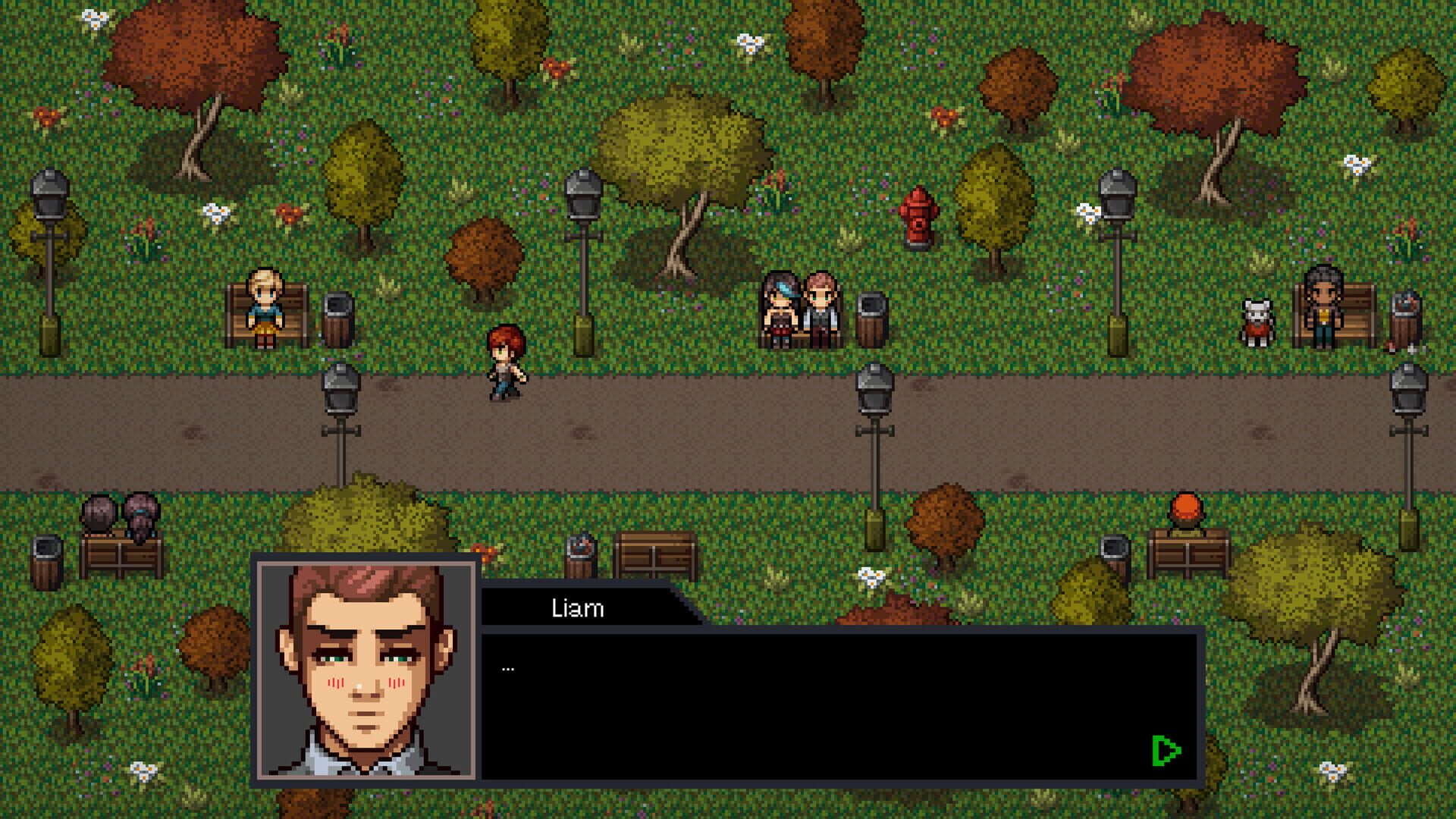Viewport: 1456px width, 819px height.
Task: Select the Liam name plate on the dialogue
Action: pyautogui.click(x=578, y=609)
